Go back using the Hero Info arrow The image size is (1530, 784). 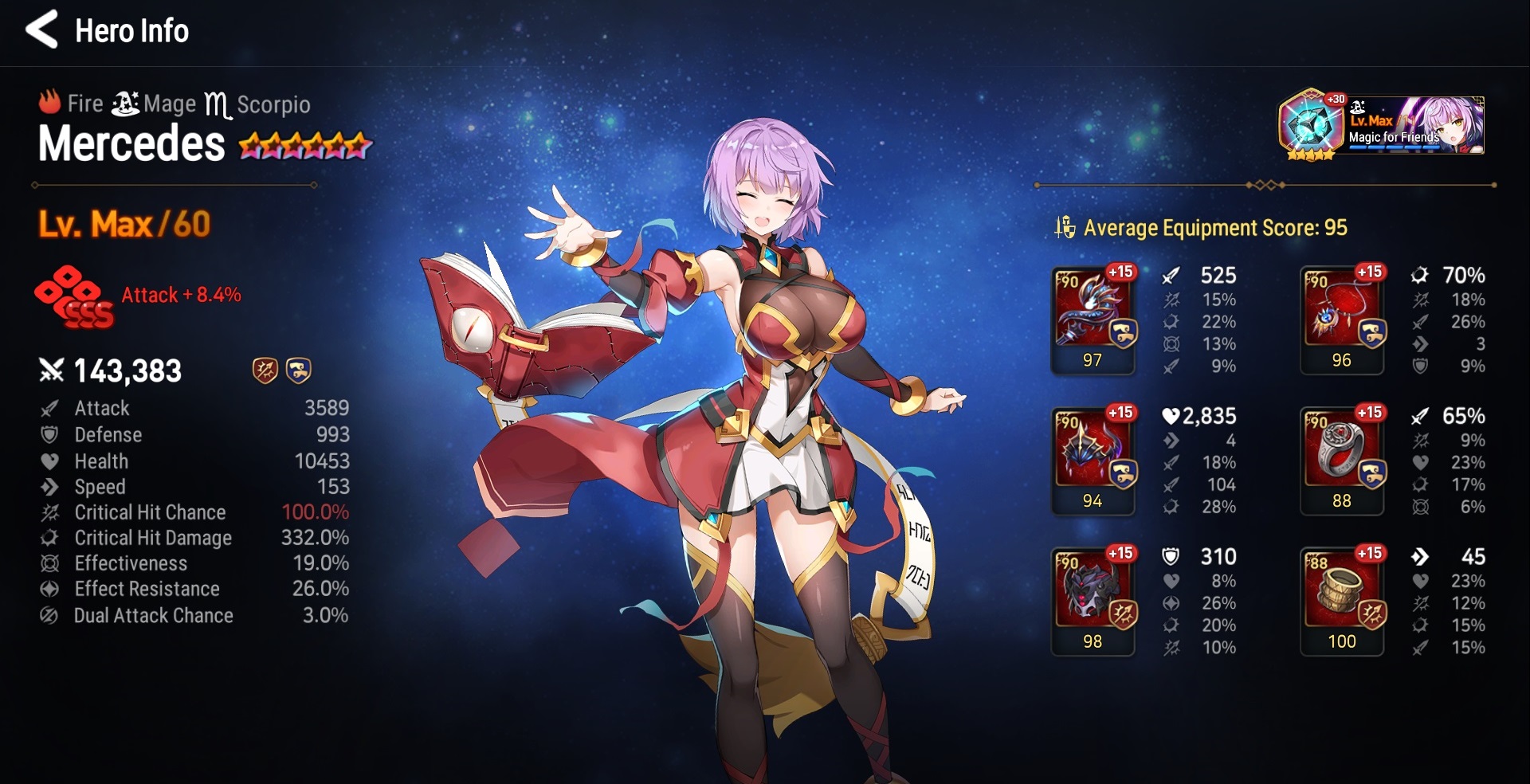41,30
